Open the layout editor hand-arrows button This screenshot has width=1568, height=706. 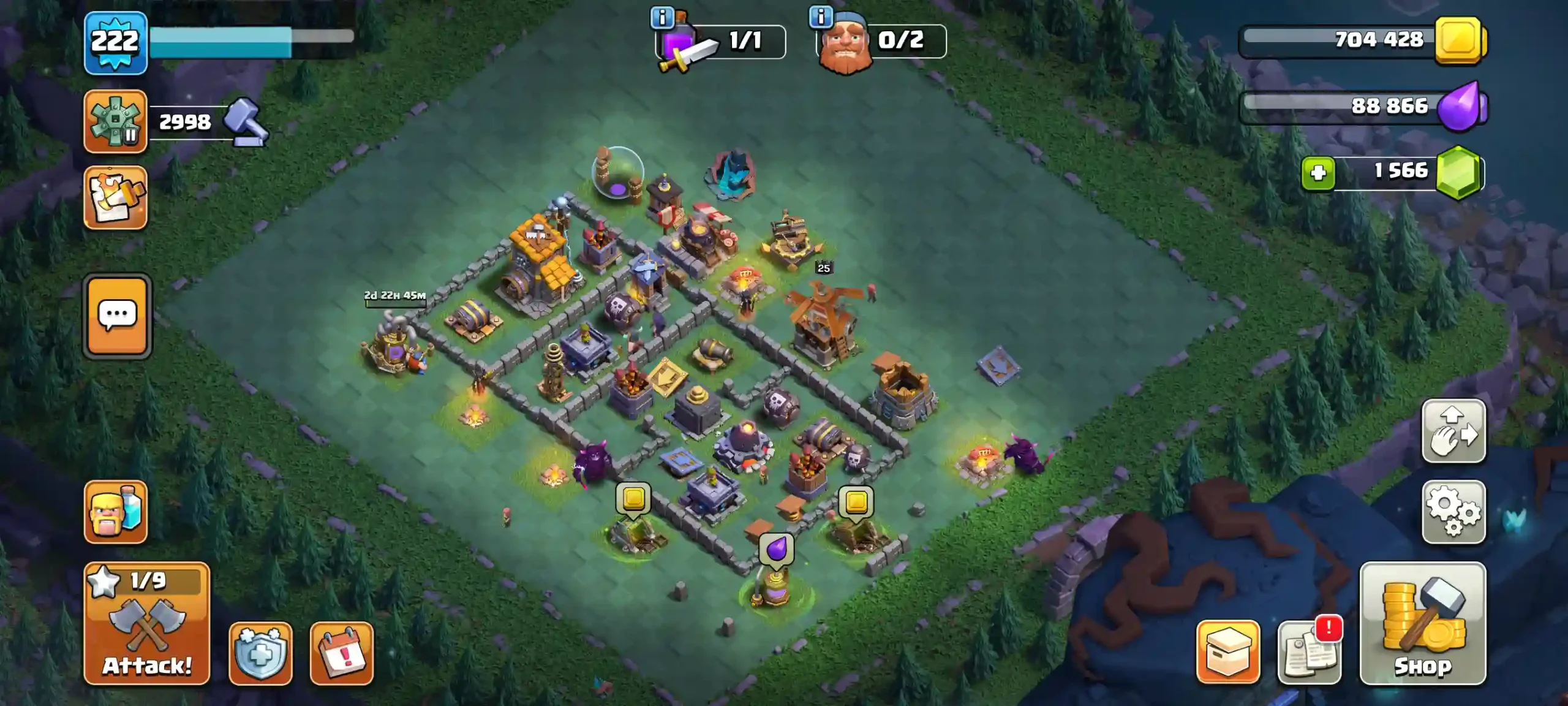(x=1453, y=431)
